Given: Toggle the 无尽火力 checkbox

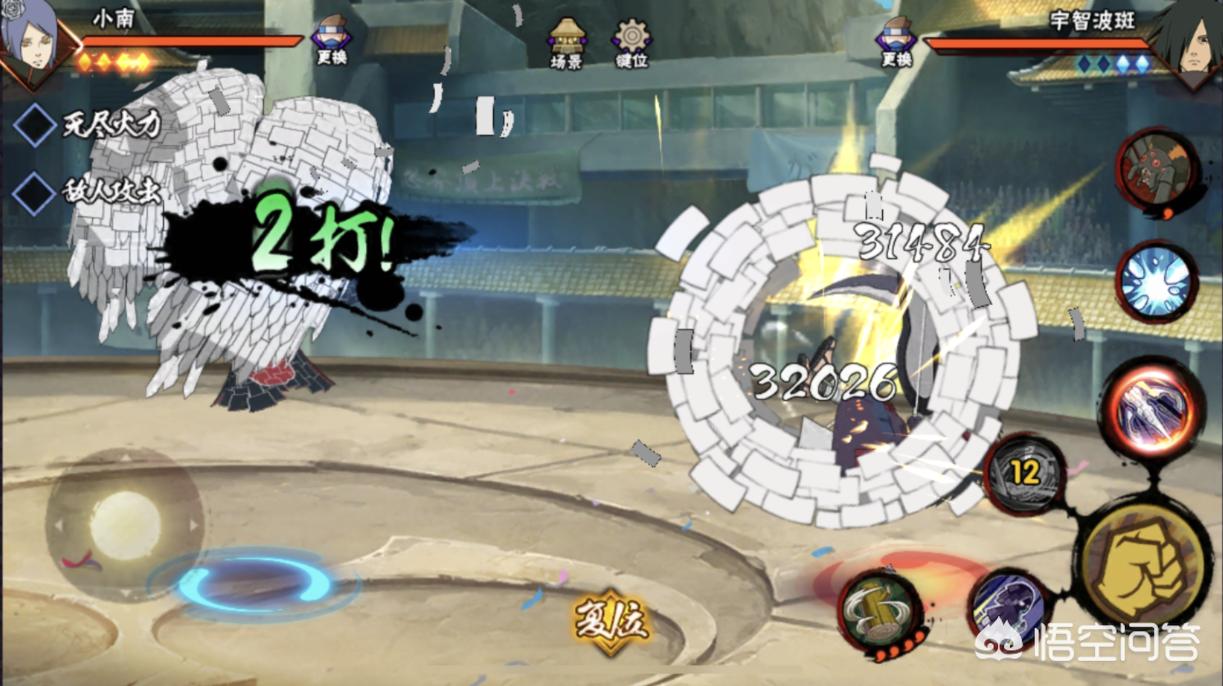Looking at the screenshot, I should 35,126.
